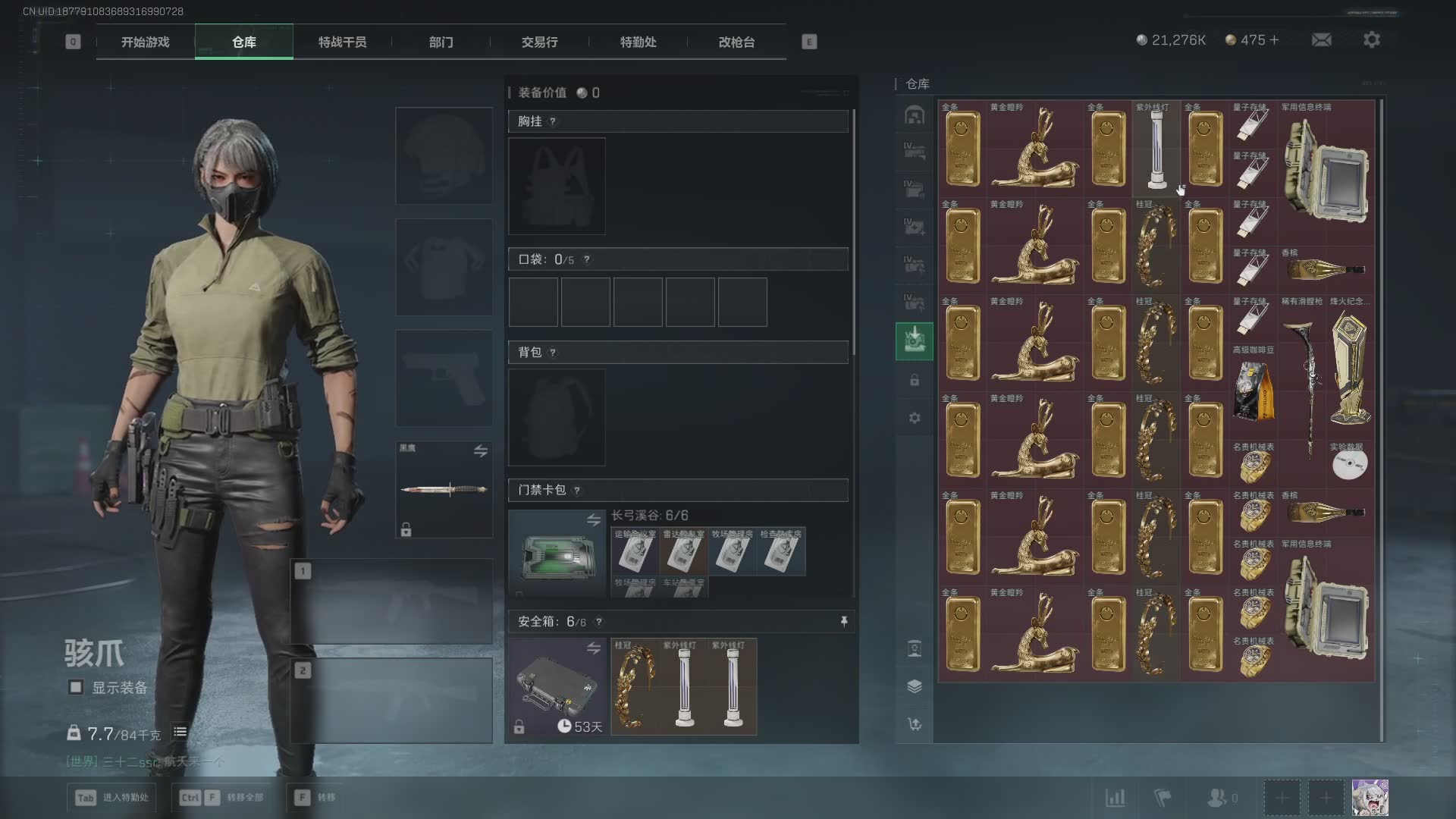Screen dimensions: 1456x819
Task: Open the 改枪台 gunsmith tab
Action: click(x=736, y=42)
